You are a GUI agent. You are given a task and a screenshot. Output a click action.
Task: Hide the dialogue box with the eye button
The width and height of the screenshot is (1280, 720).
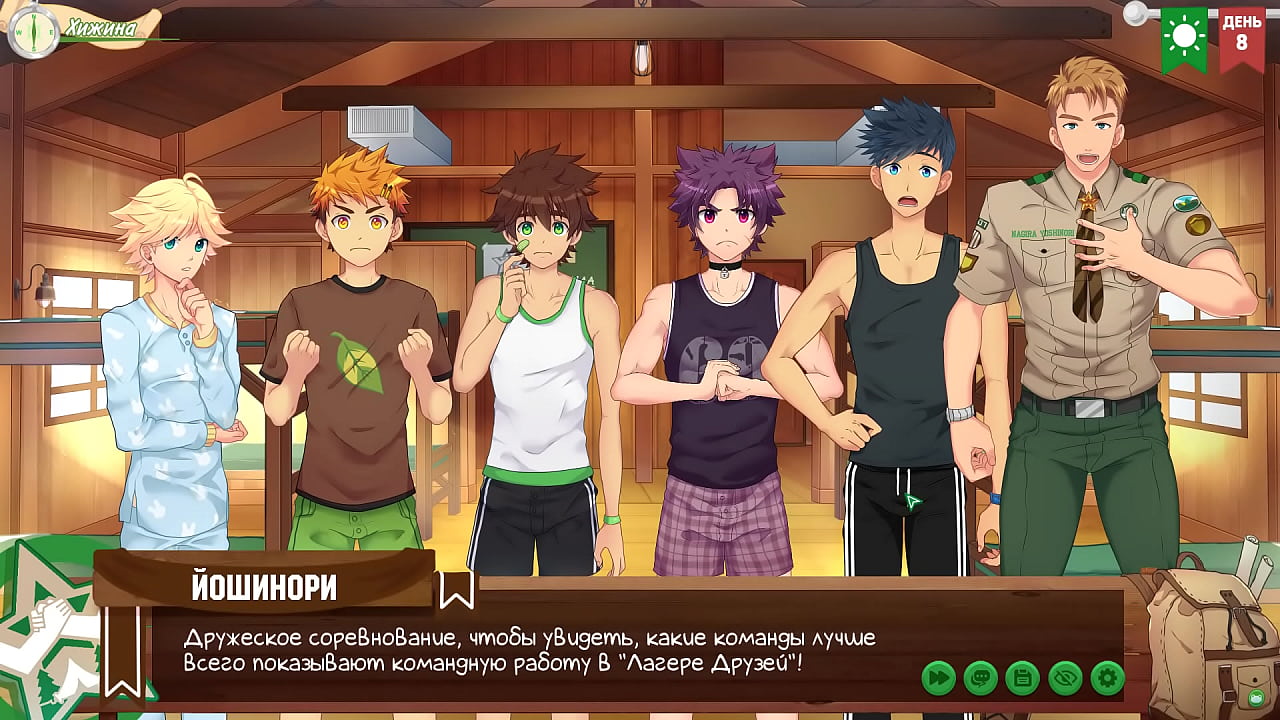tap(1065, 678)
